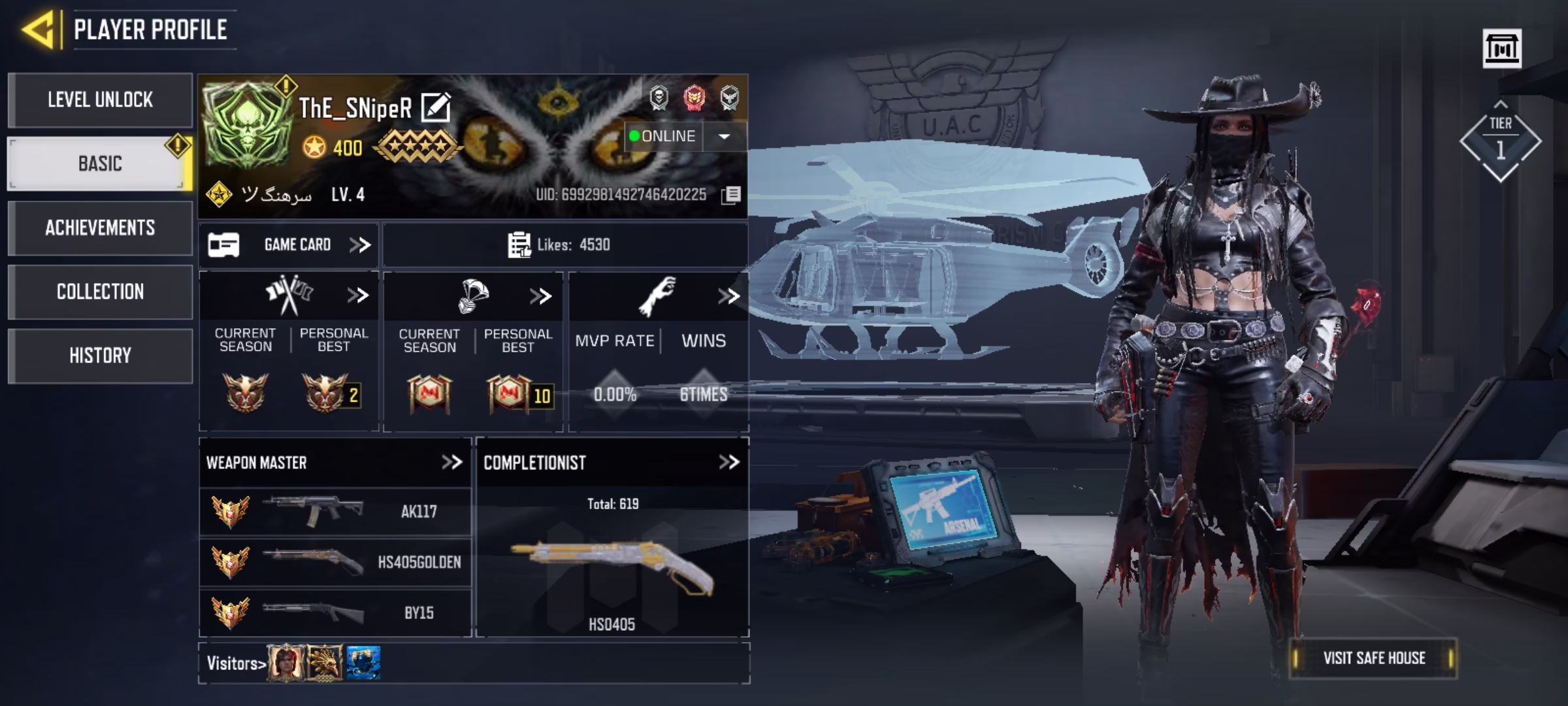
Task: Open the Completionist details
Action: pos(728,463)
